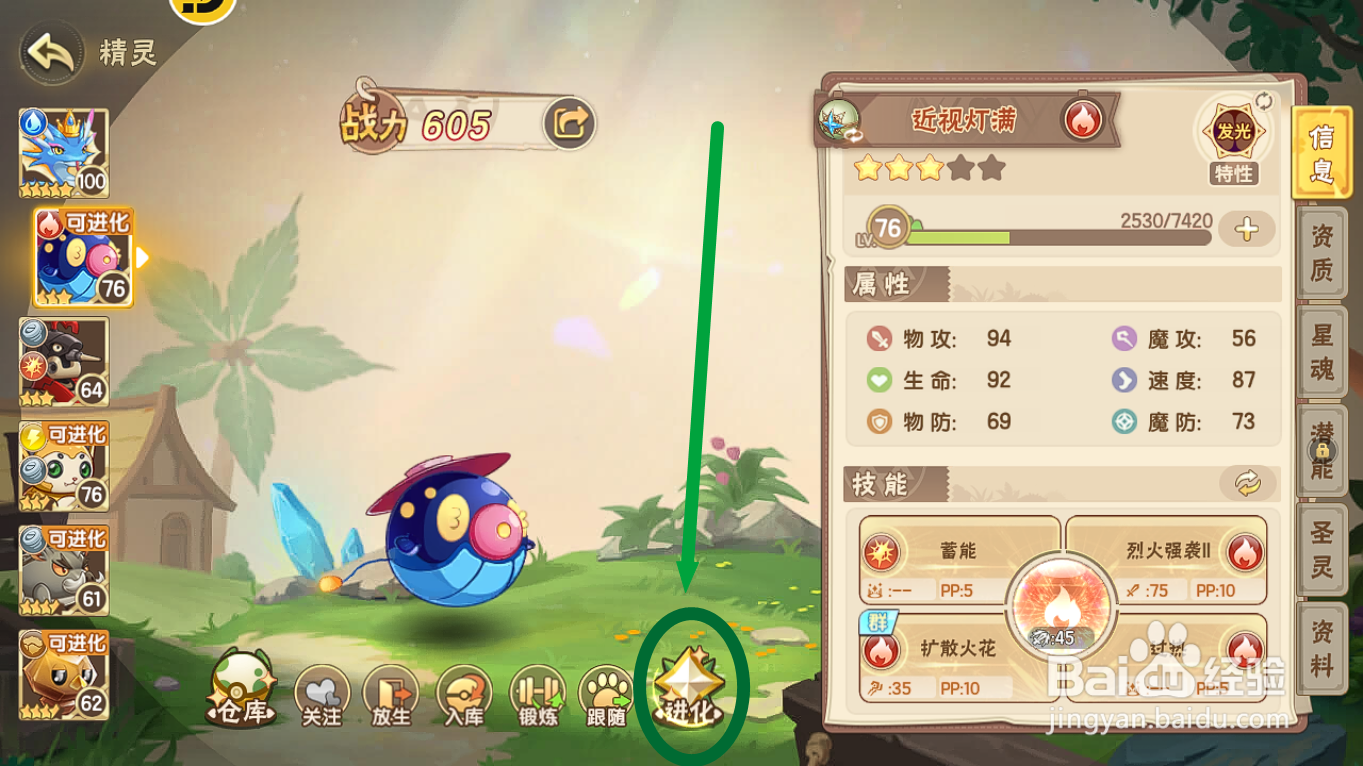Tap the 入库 pokeball storage icon
This screenshot has width=1363, height=766.
click(465, 691)
